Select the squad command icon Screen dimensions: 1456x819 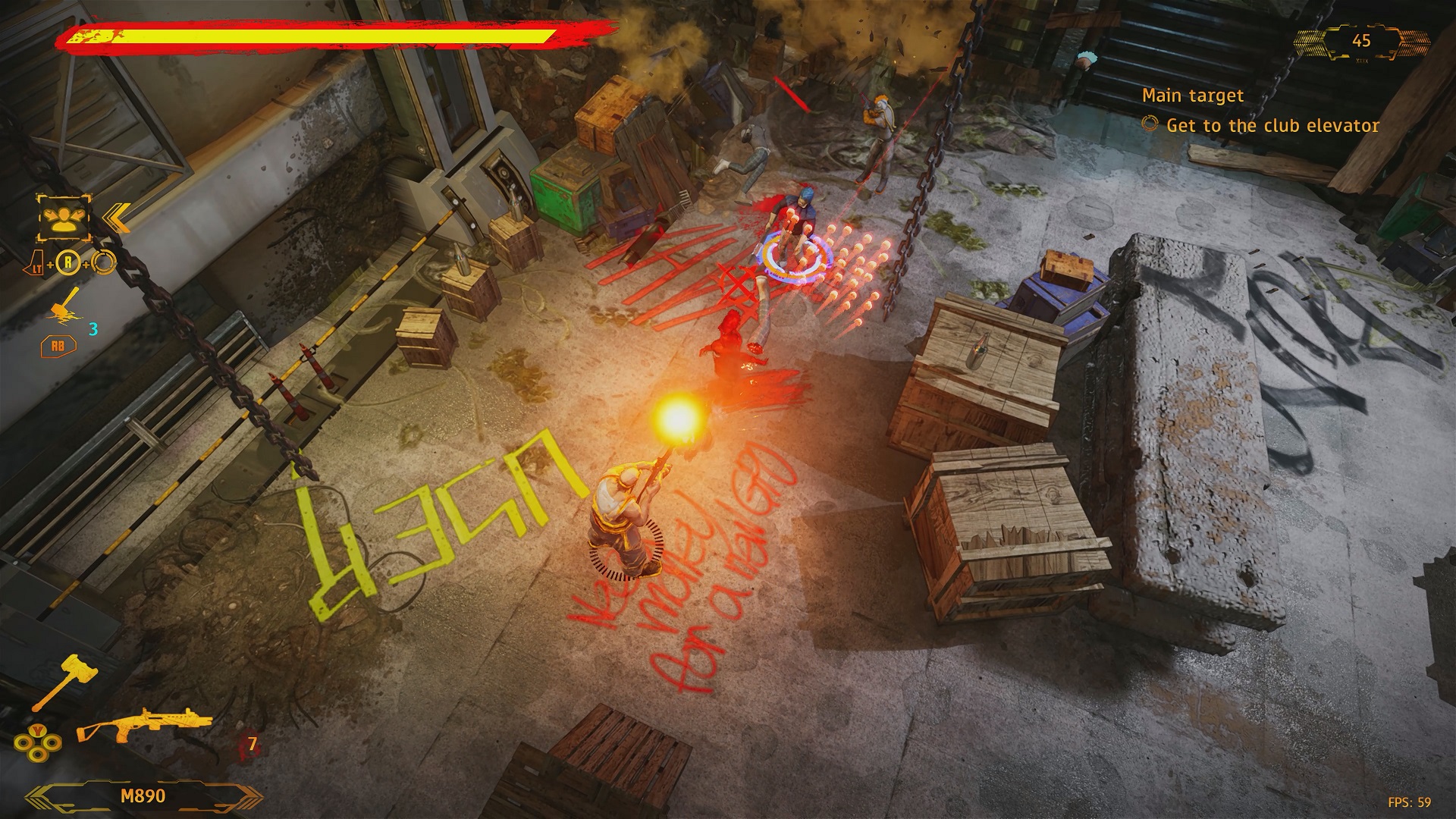coord(64,217)
